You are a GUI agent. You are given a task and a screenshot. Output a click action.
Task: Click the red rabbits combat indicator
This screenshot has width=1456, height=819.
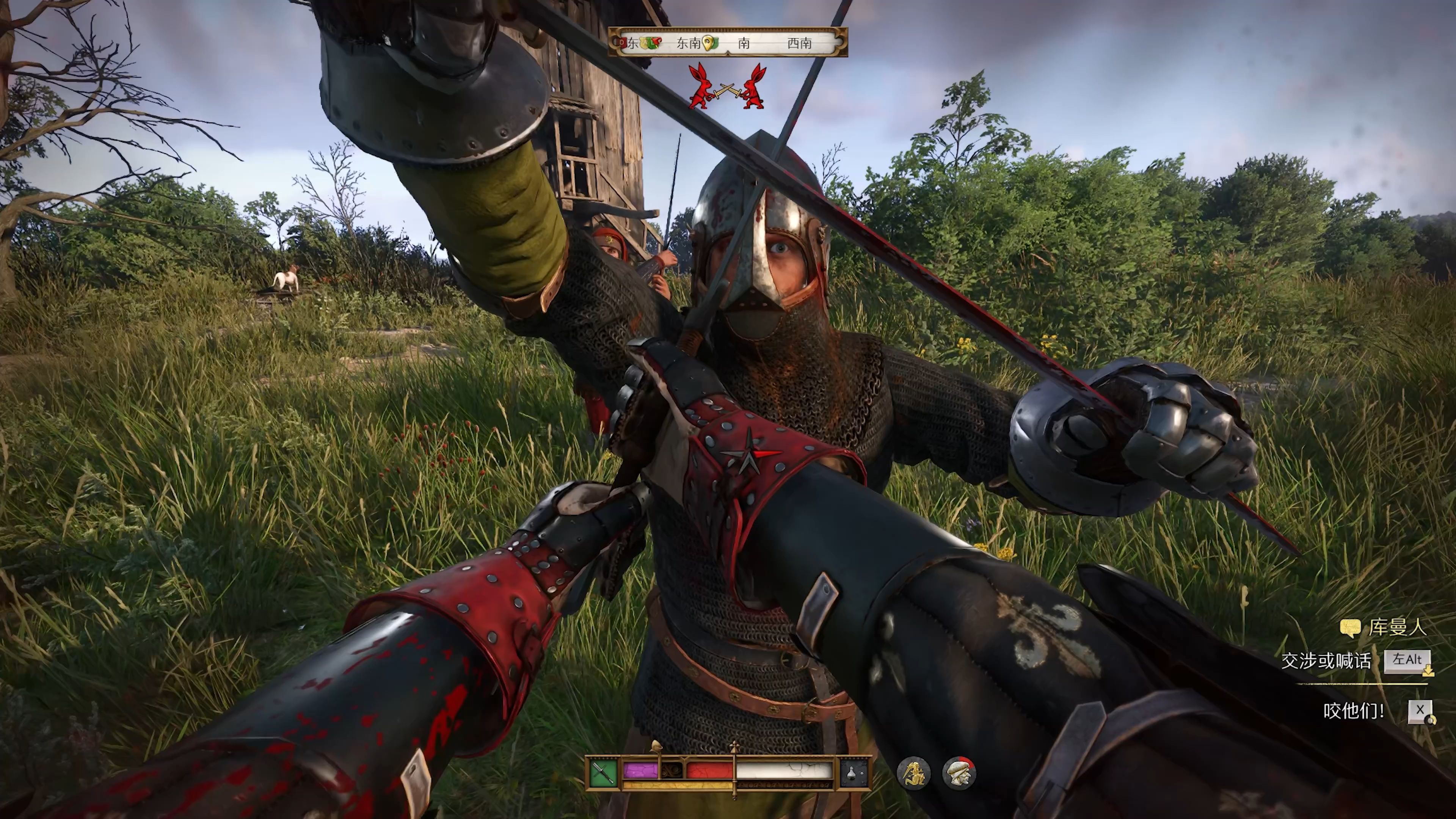tap(727, 88)
